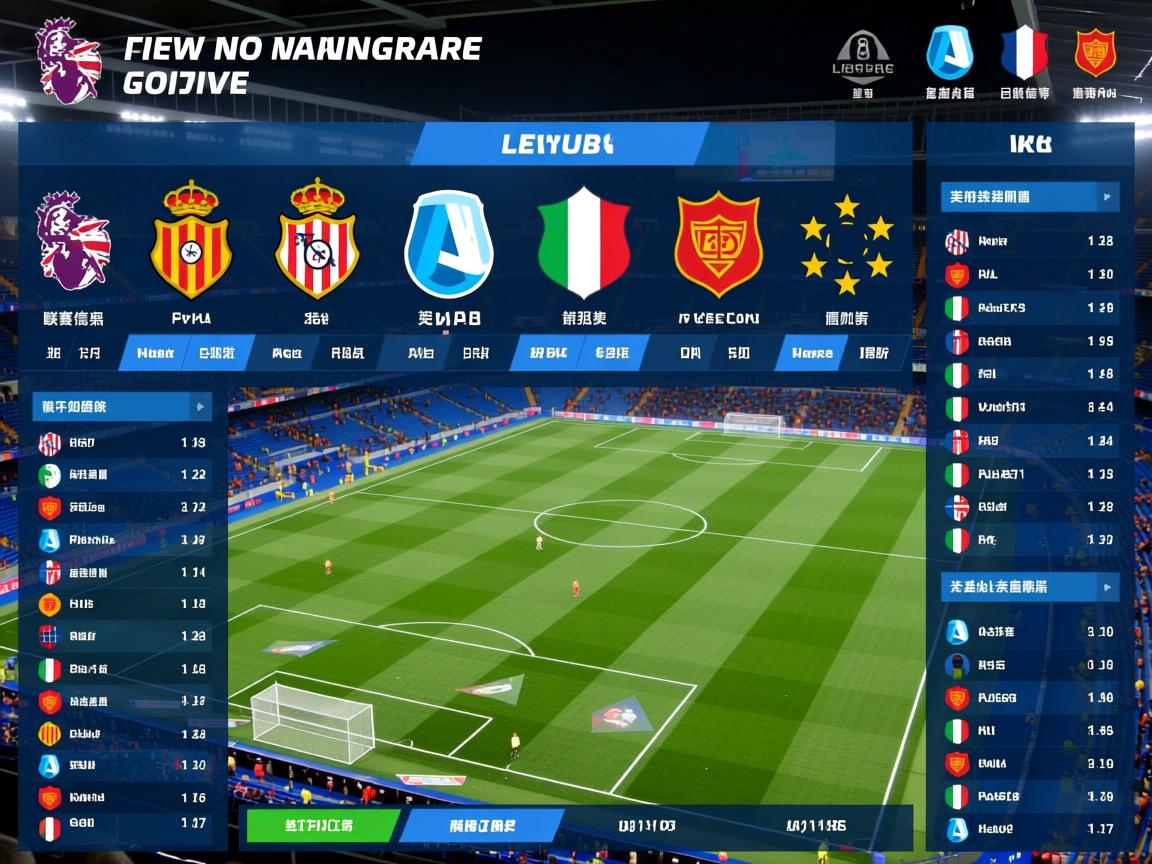Open the IKB panel title

coord(1030,144)
